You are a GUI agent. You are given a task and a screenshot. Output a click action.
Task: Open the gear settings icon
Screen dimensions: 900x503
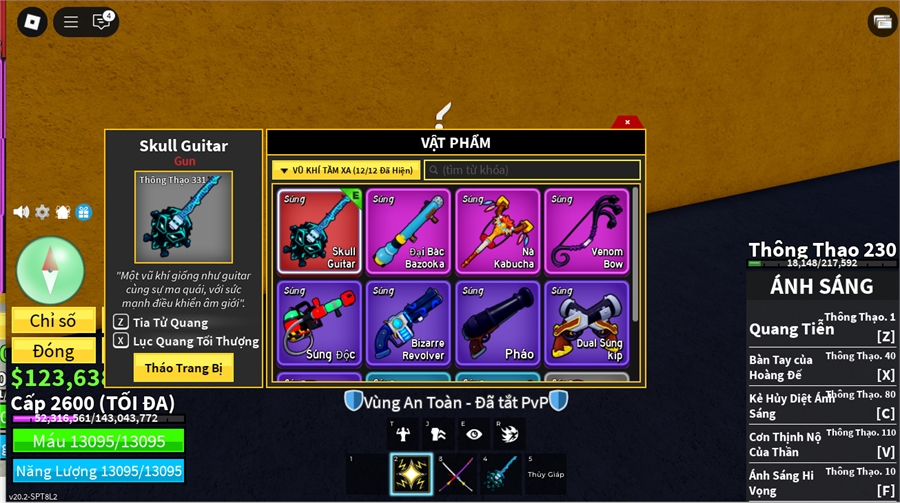[42, 212]
